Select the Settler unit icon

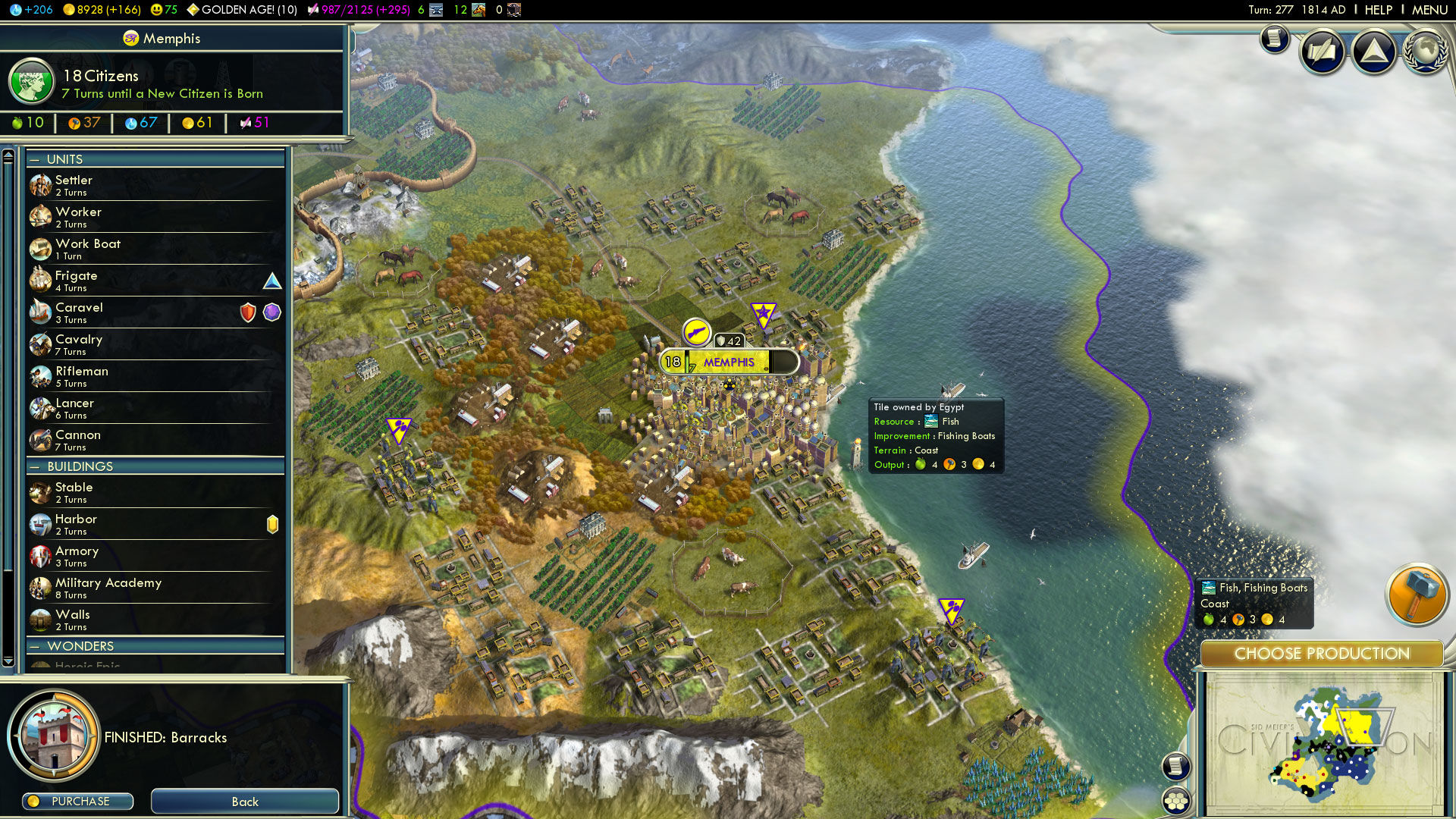point(40,185)
